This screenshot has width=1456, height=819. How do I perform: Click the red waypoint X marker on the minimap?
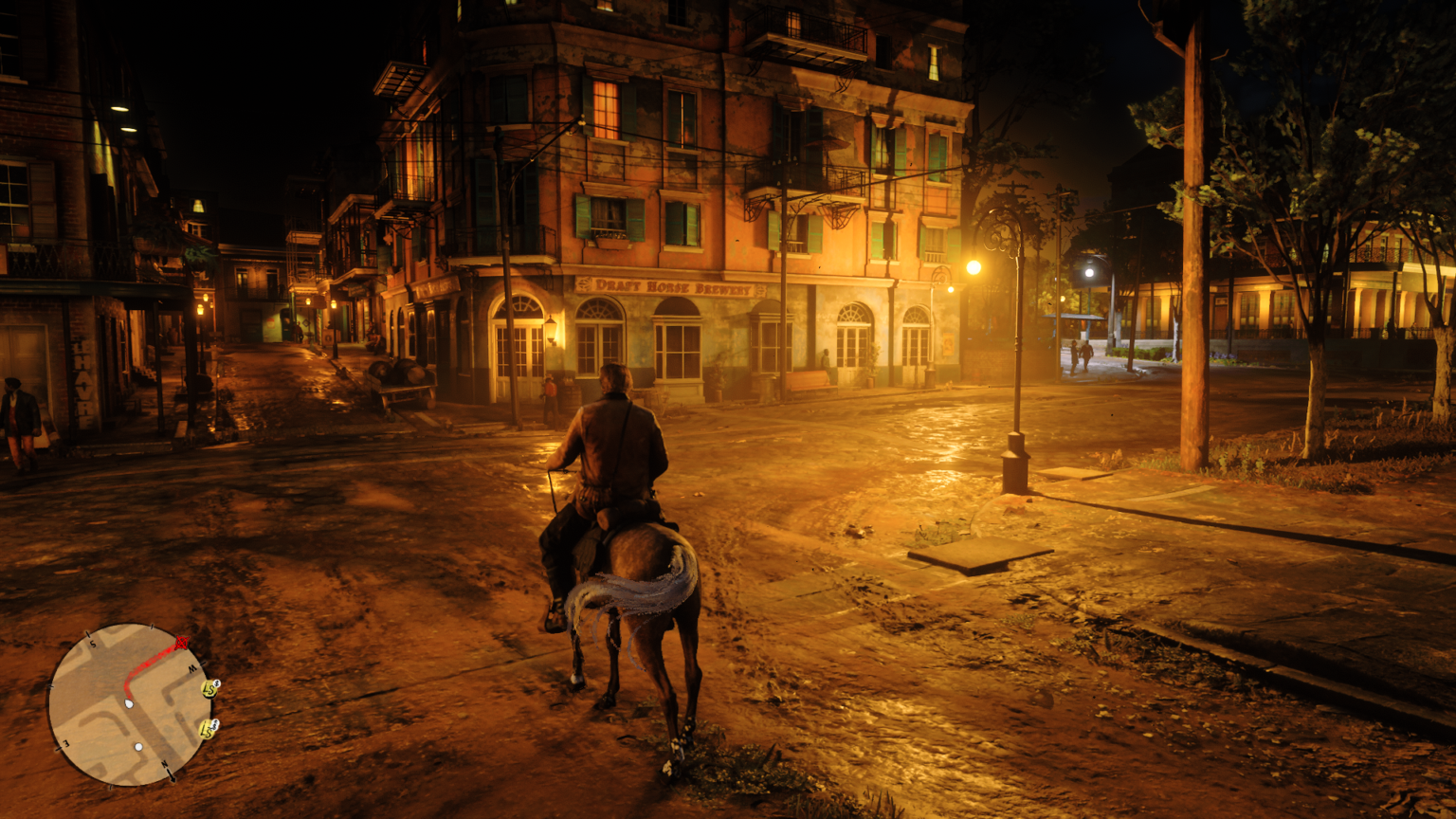[182, 643]
